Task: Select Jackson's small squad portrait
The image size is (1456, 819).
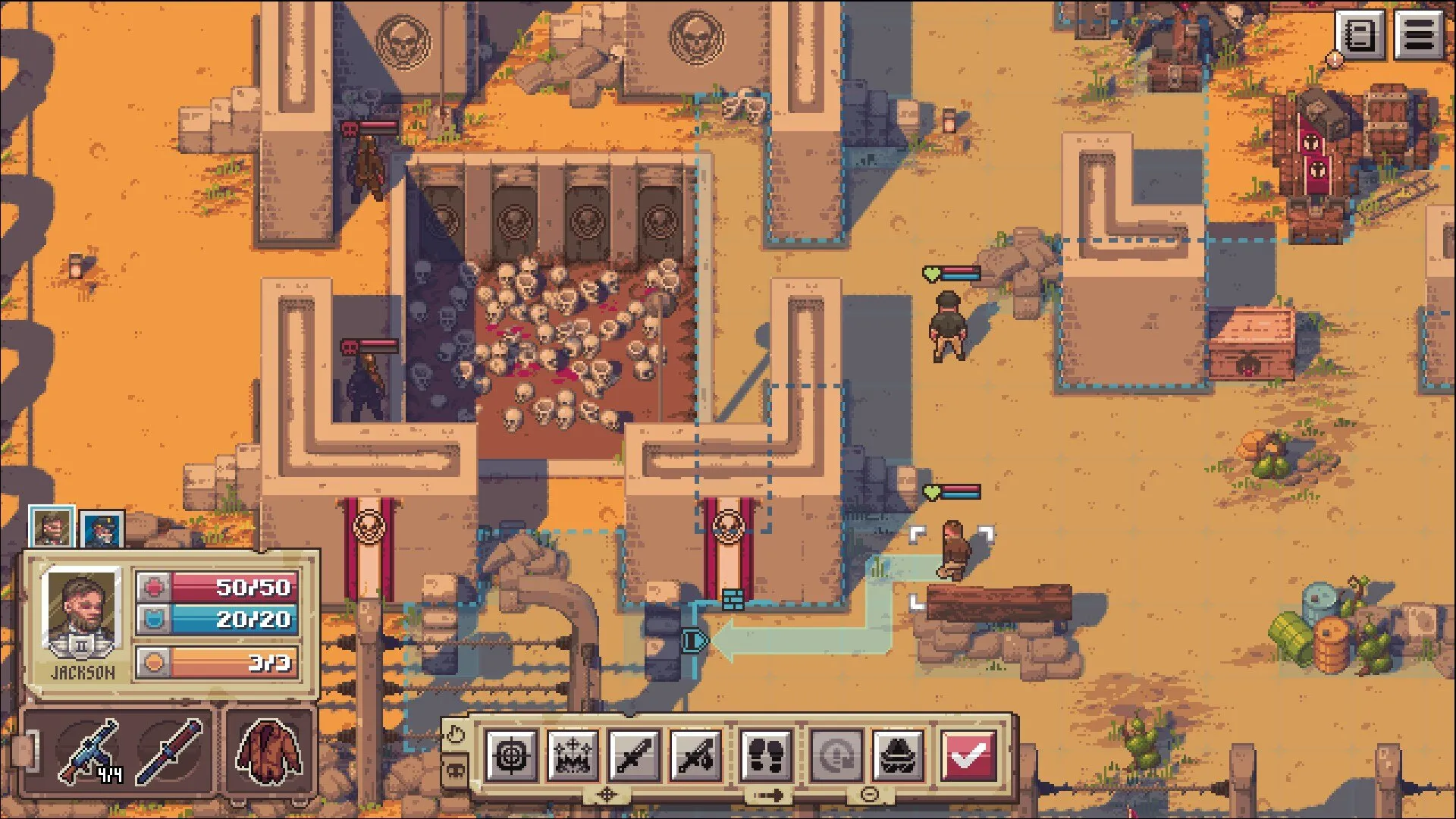Action: tap(52, 526)
